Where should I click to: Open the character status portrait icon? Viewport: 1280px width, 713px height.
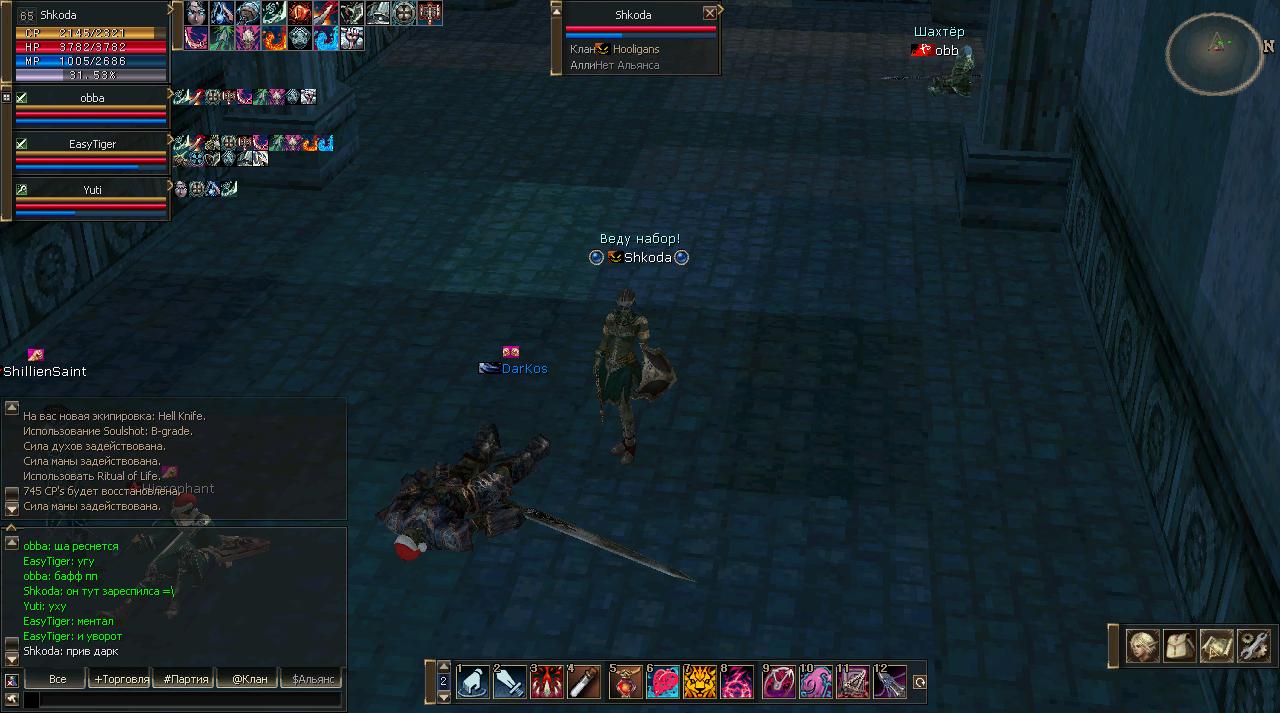[x=1143, y=646]
